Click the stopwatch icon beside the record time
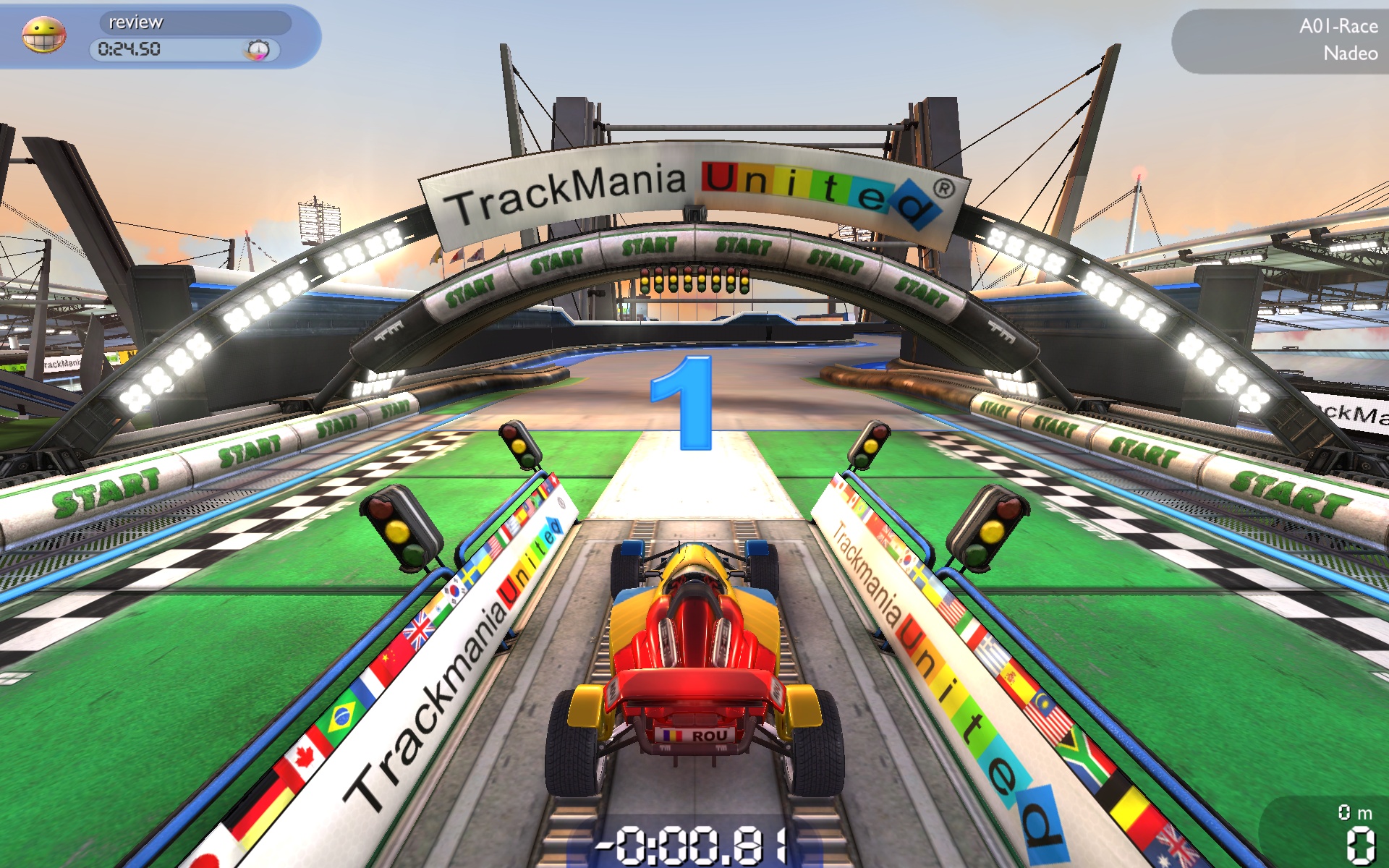This screenshot has height=868, width=1389. (x=258, y=49)
